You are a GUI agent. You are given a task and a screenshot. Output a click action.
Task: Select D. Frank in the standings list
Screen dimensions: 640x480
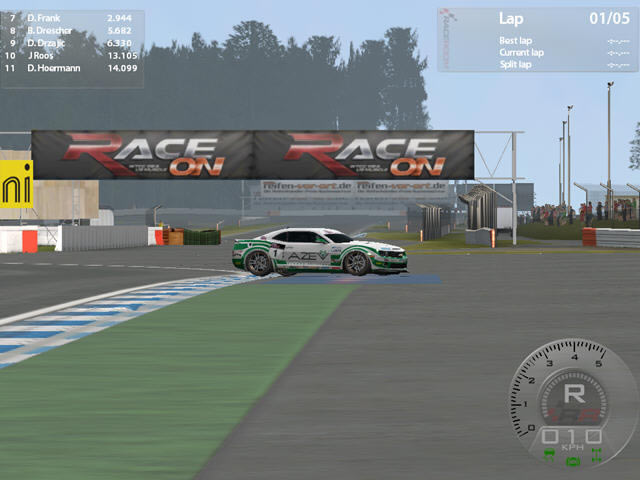click(x=44, y=19)
